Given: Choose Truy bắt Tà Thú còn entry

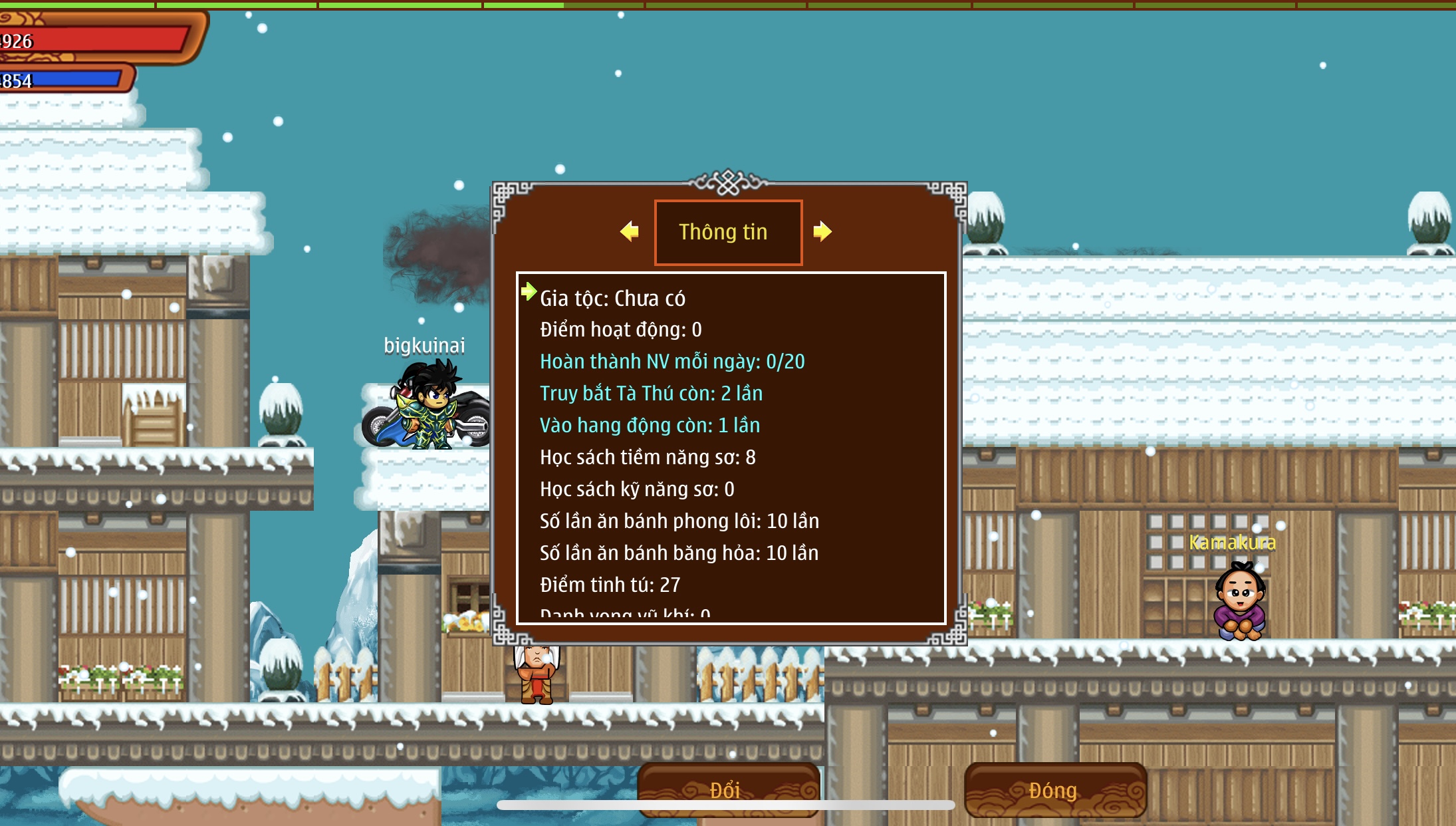Looking at the screenshot, I should click(x=651, y=394).
